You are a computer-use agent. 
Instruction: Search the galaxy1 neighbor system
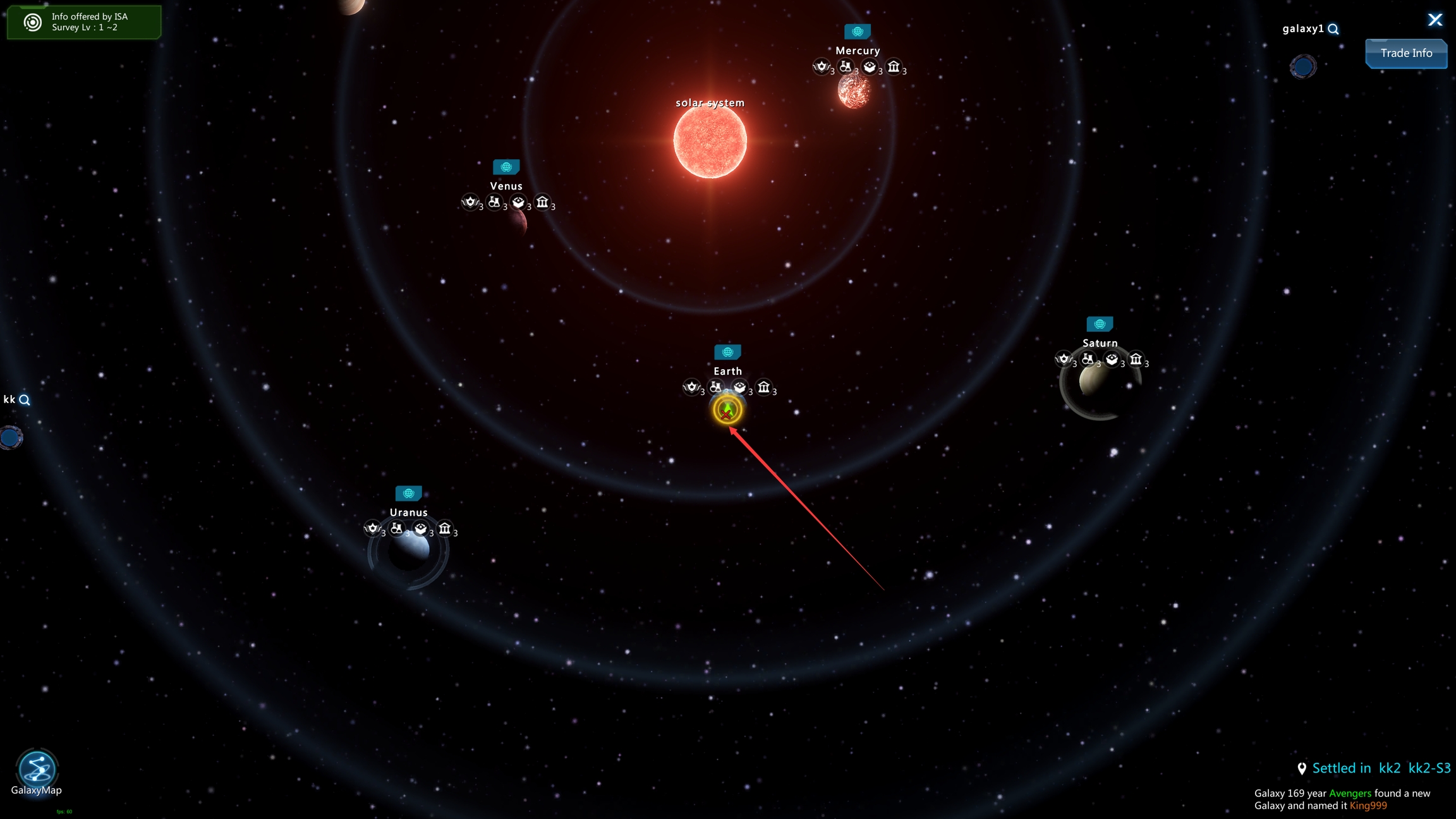[x=1333, y=29]
